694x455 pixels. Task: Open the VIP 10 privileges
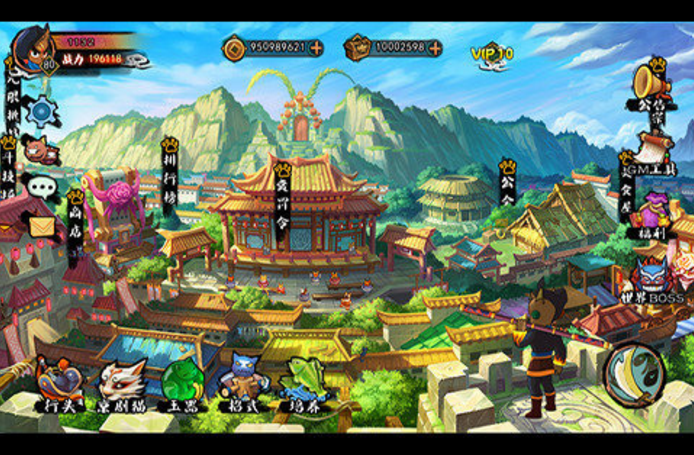[492, 52]
